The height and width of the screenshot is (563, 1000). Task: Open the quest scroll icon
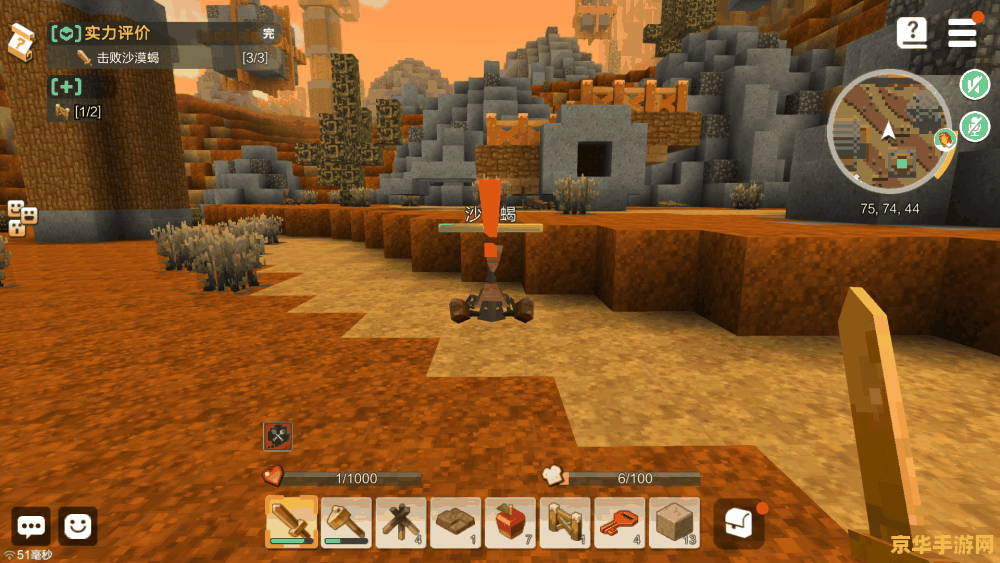[x=20, y=41]
